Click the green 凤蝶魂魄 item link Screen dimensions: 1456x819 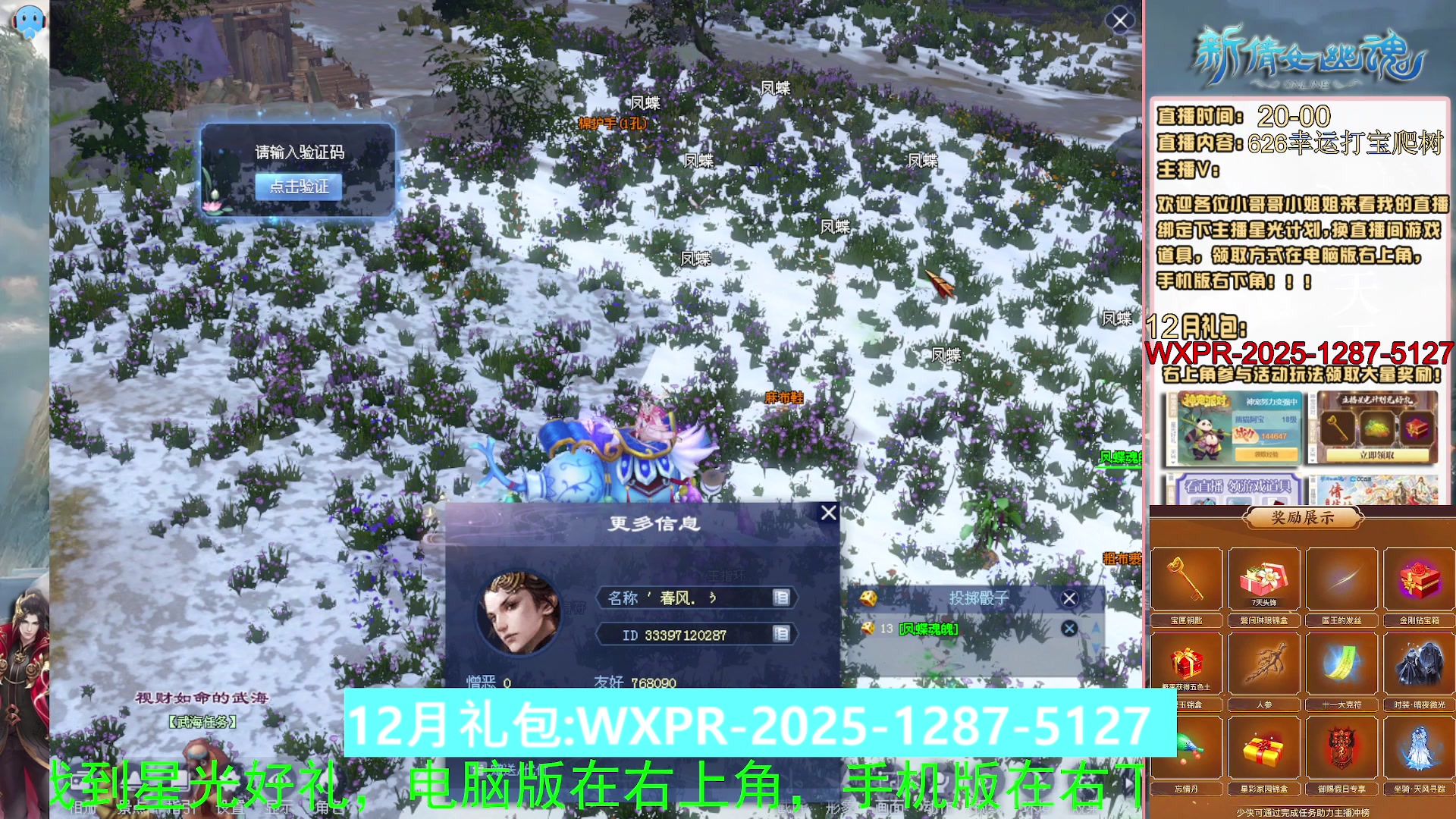(x=928, y=629)
